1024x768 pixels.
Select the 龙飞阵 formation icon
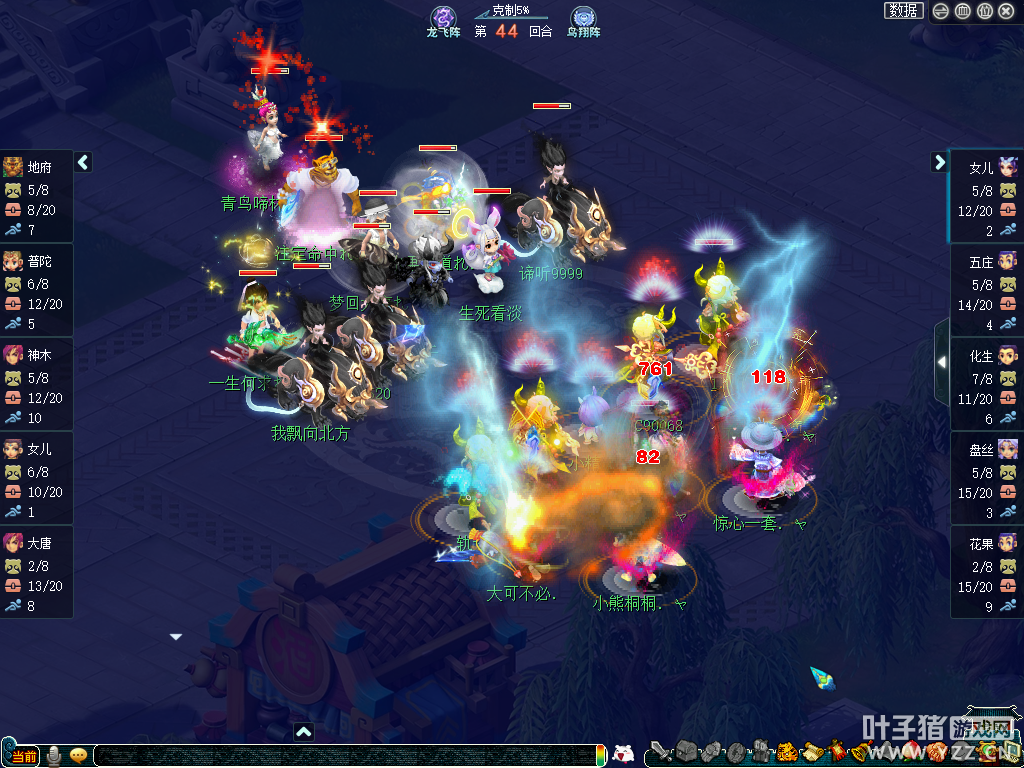(x=443, y=18)
